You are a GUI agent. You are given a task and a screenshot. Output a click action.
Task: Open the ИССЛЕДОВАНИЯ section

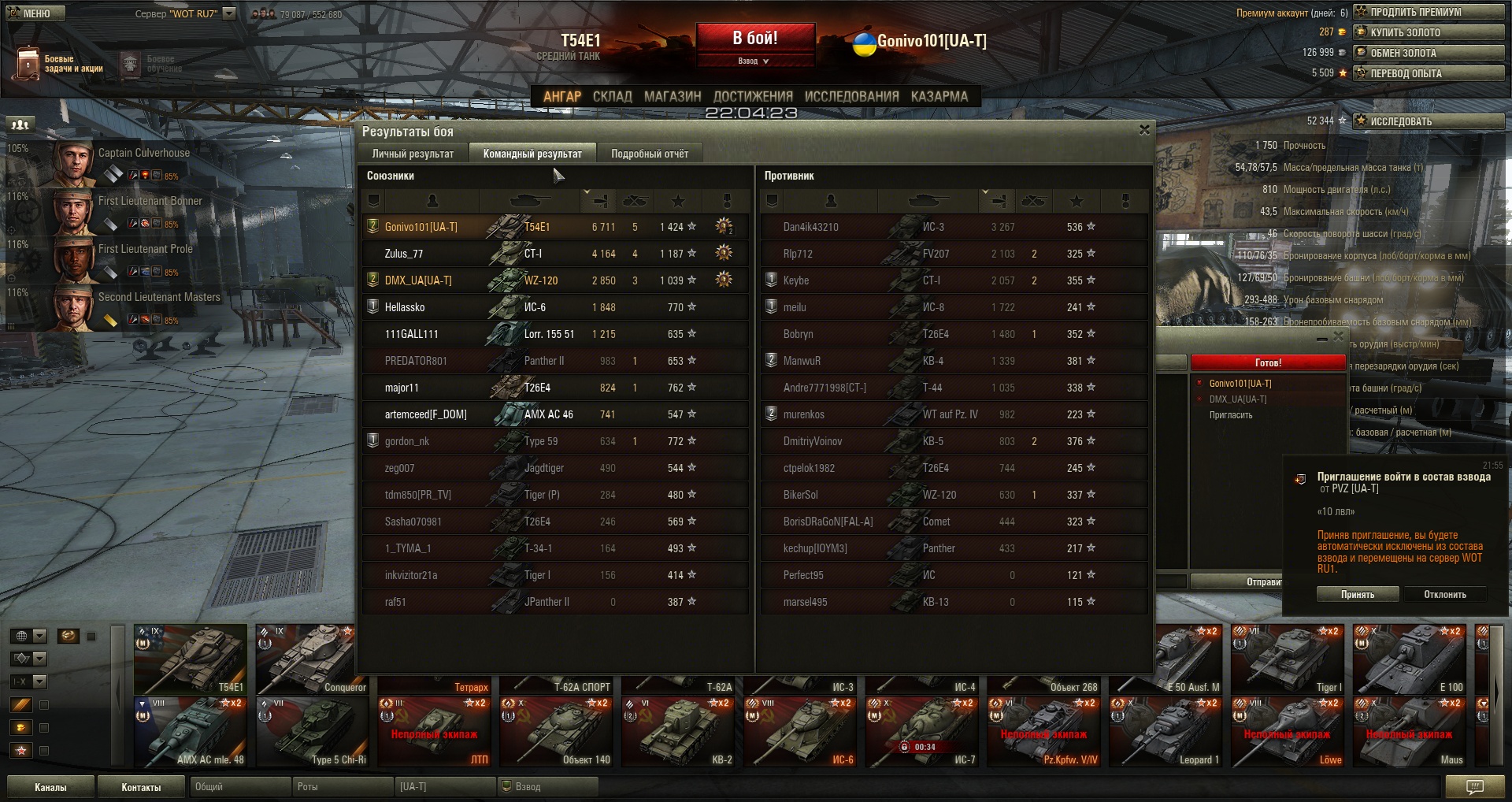click(851, 96)
